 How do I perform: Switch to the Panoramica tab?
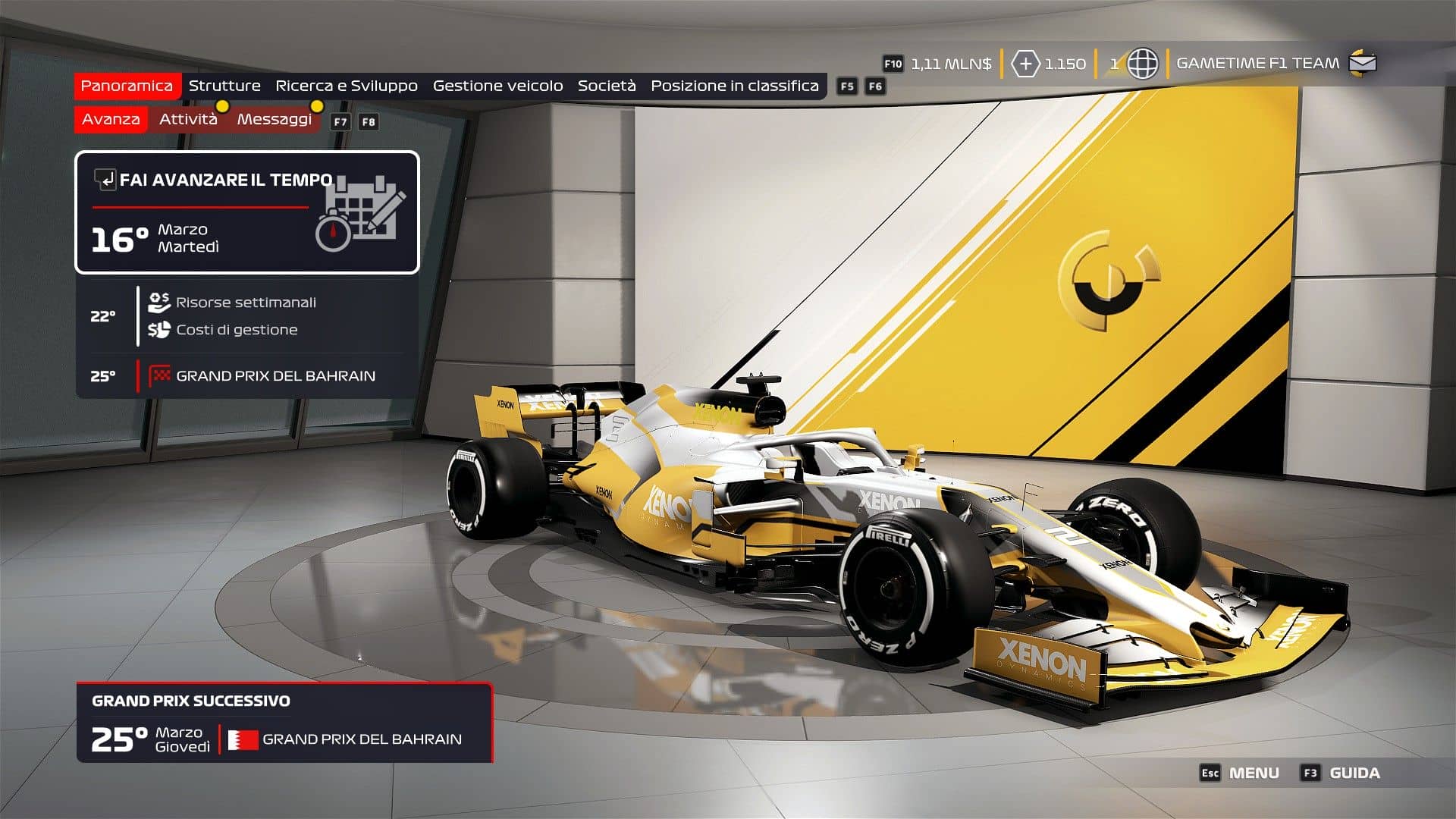[x=127, y=86]
